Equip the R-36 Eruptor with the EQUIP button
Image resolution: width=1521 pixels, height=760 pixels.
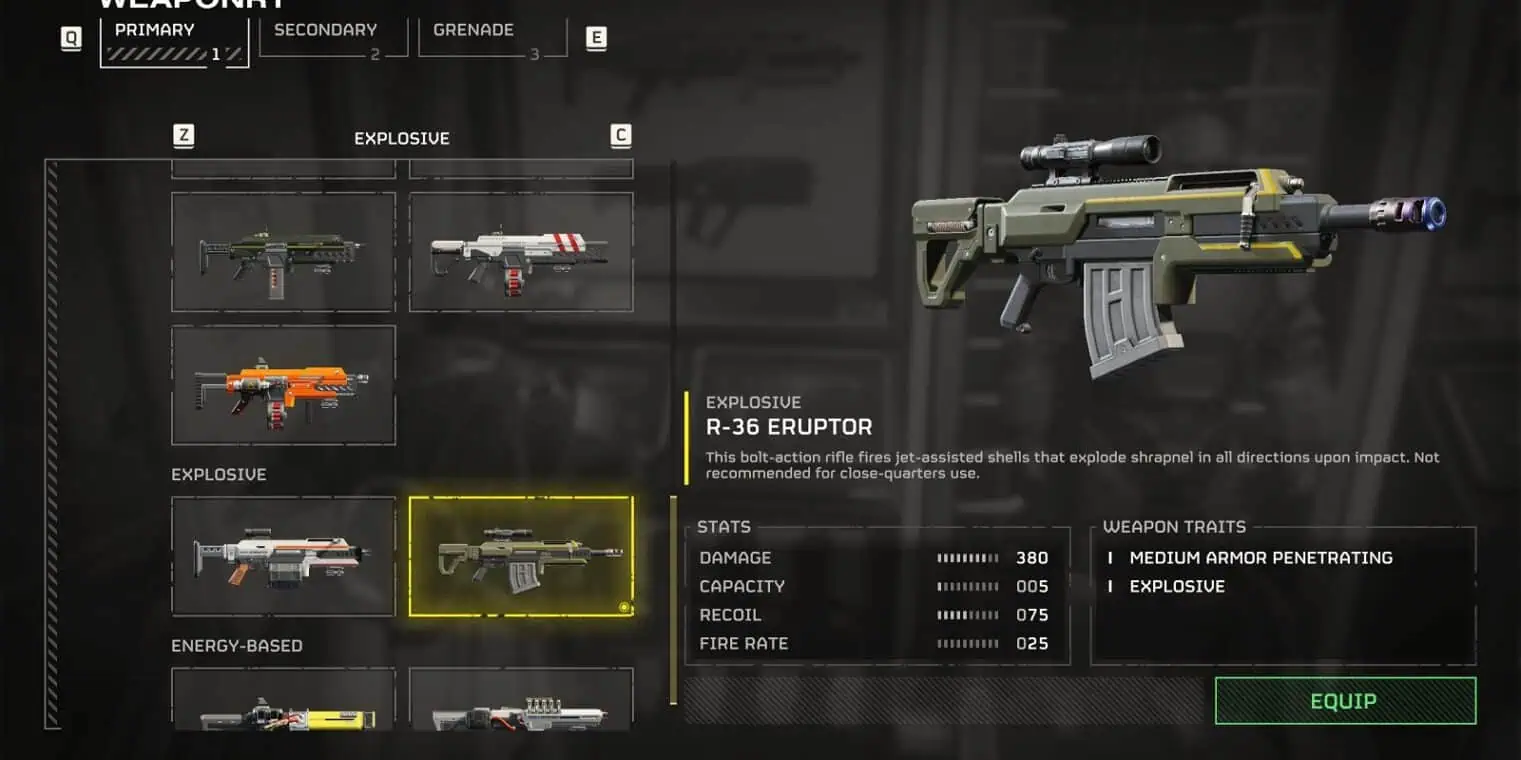tap(1345, 701)
